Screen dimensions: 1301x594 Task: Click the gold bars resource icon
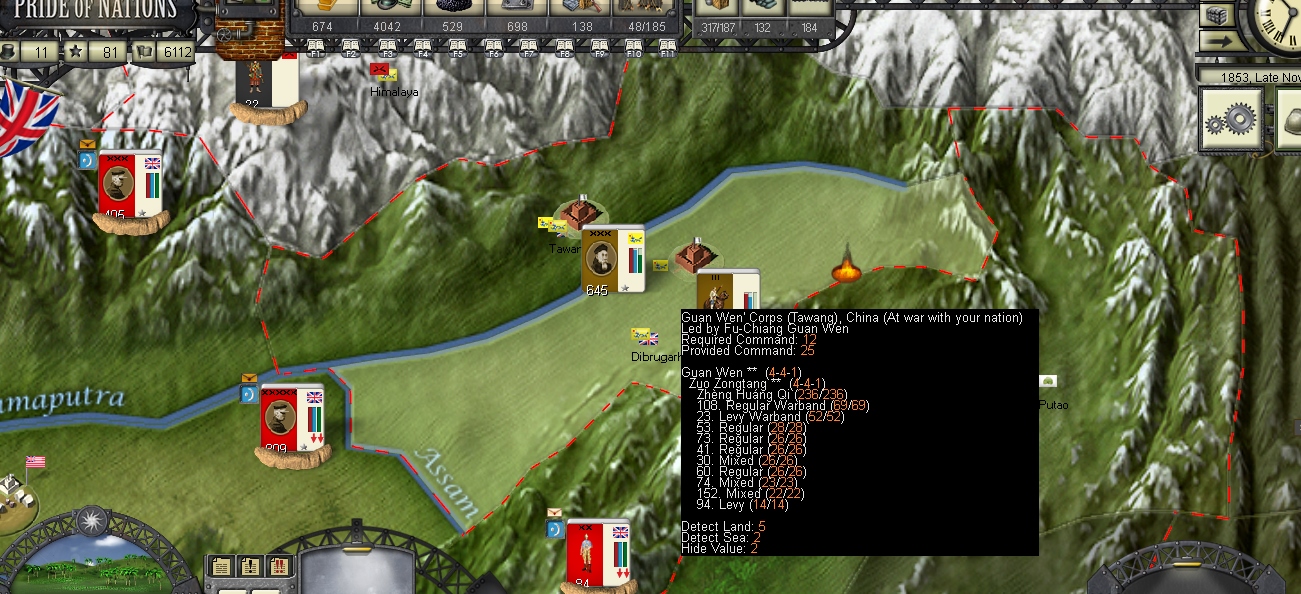(x=325, y=6)
